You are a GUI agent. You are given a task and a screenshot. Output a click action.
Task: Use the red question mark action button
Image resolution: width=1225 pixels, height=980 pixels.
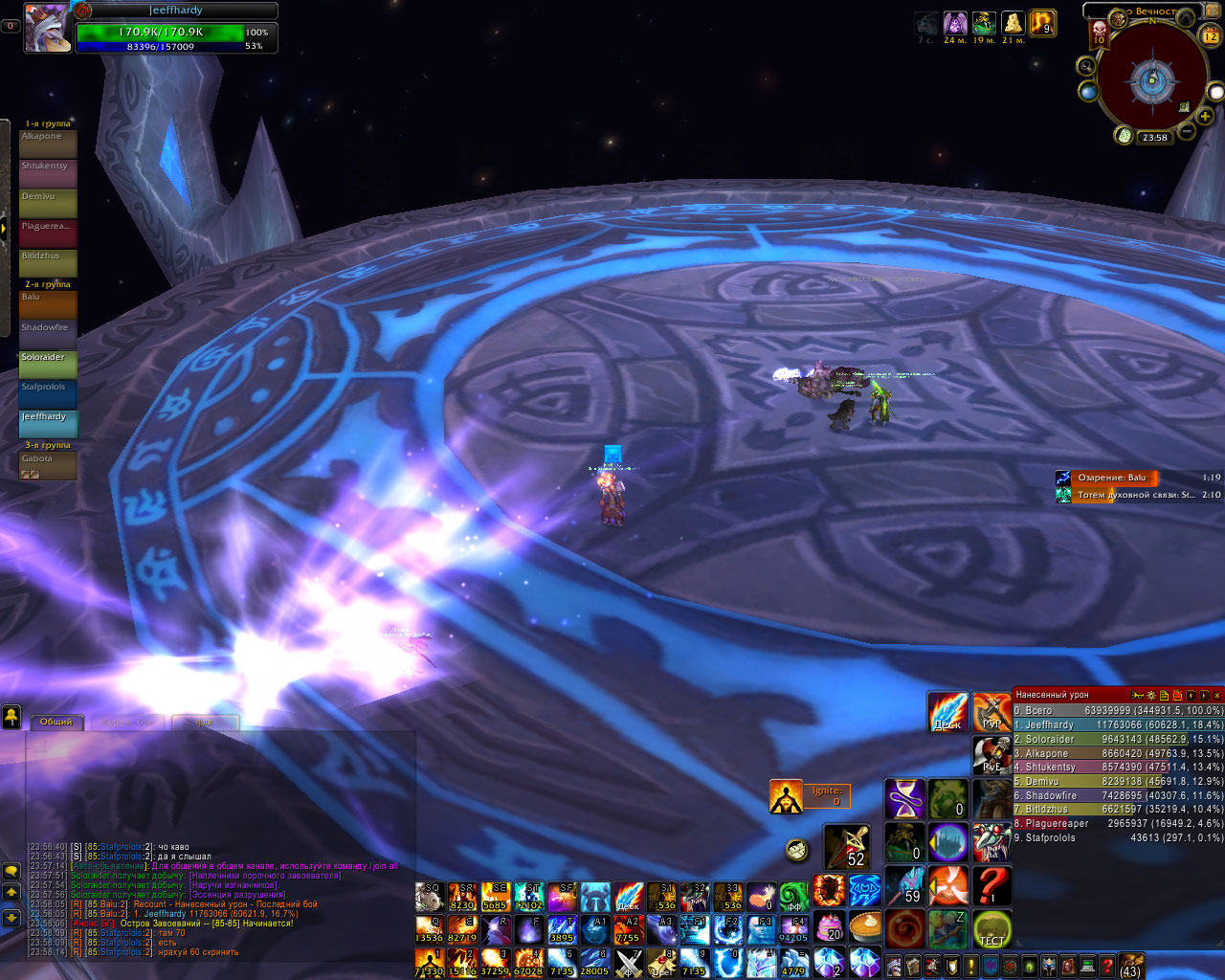(992, 885)
